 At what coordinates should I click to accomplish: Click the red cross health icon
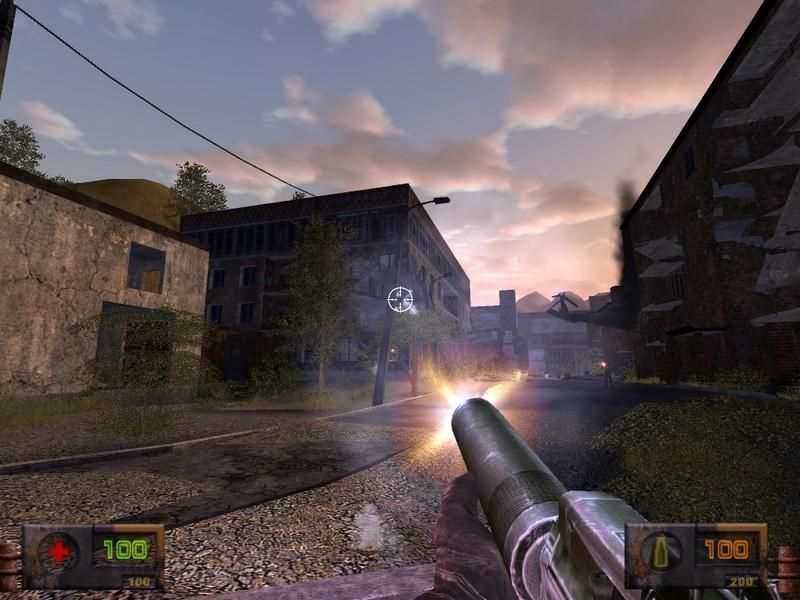[59, 550]
